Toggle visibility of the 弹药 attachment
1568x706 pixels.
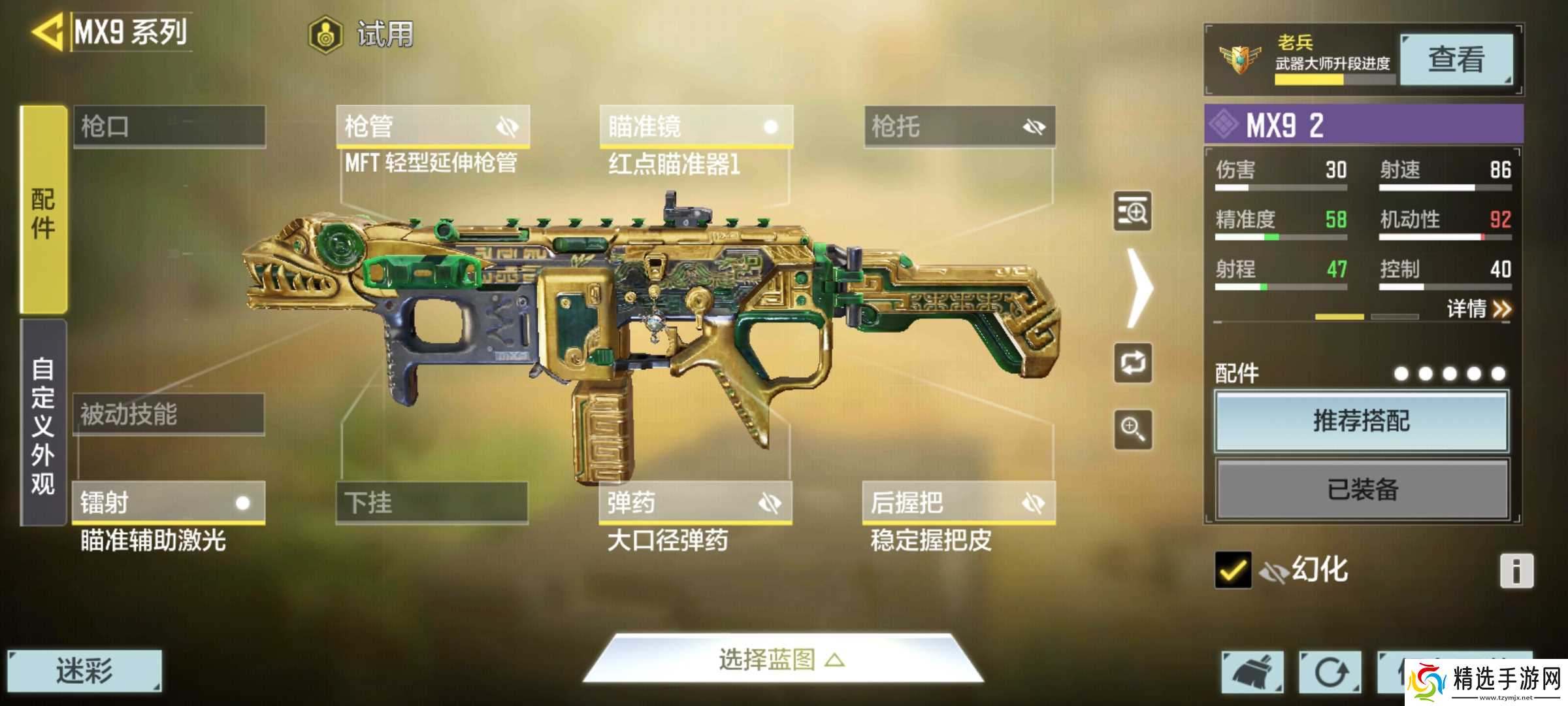(x=771, y=503)
